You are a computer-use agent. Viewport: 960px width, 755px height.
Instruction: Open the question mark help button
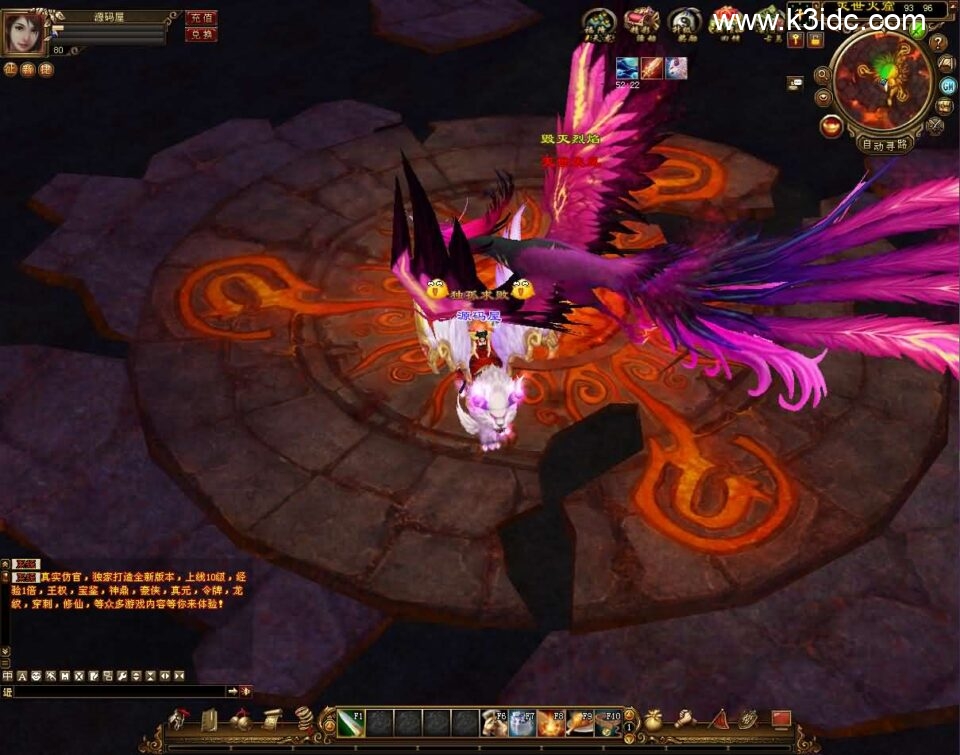(938, 43)
